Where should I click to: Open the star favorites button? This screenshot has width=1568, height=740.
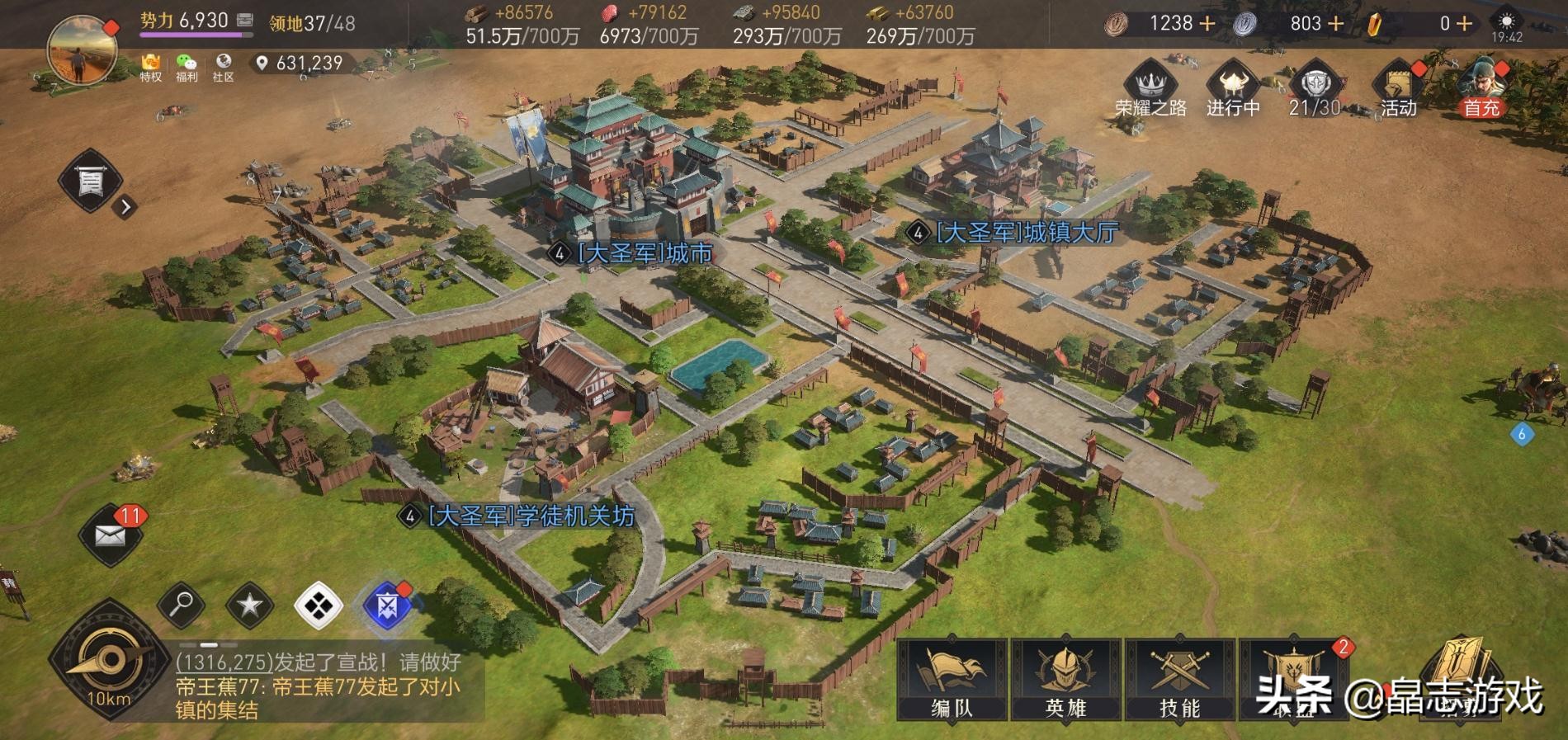(249, 606)
